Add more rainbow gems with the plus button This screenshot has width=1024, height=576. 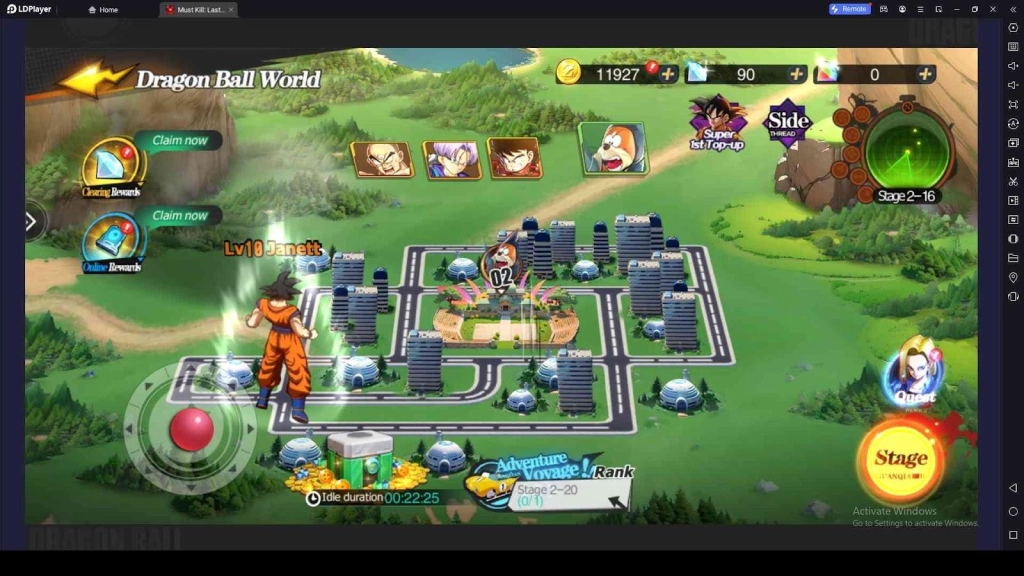click(x=926, y=74)
